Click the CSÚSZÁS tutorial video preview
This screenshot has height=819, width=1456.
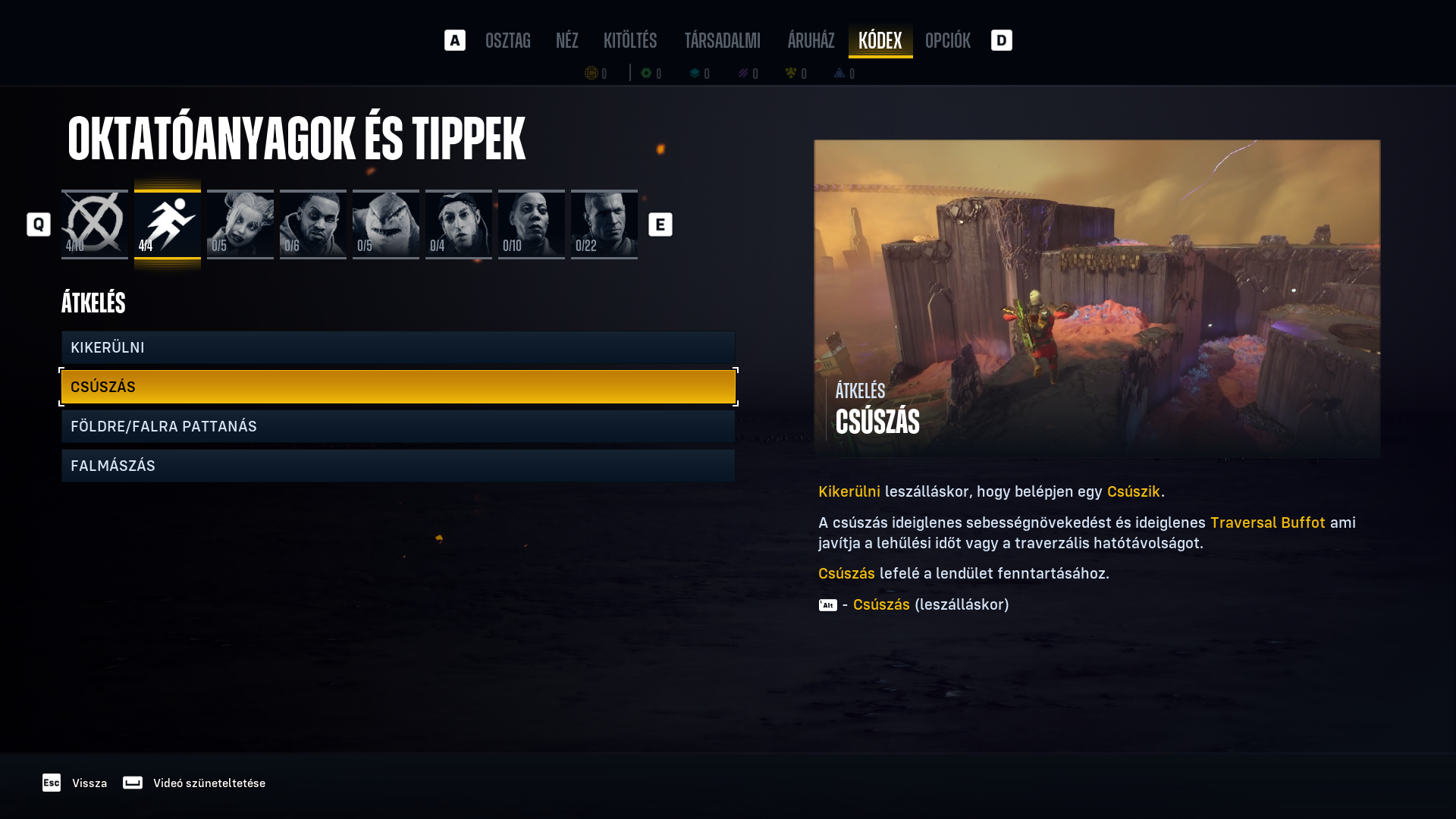[x=1097, y=298]
